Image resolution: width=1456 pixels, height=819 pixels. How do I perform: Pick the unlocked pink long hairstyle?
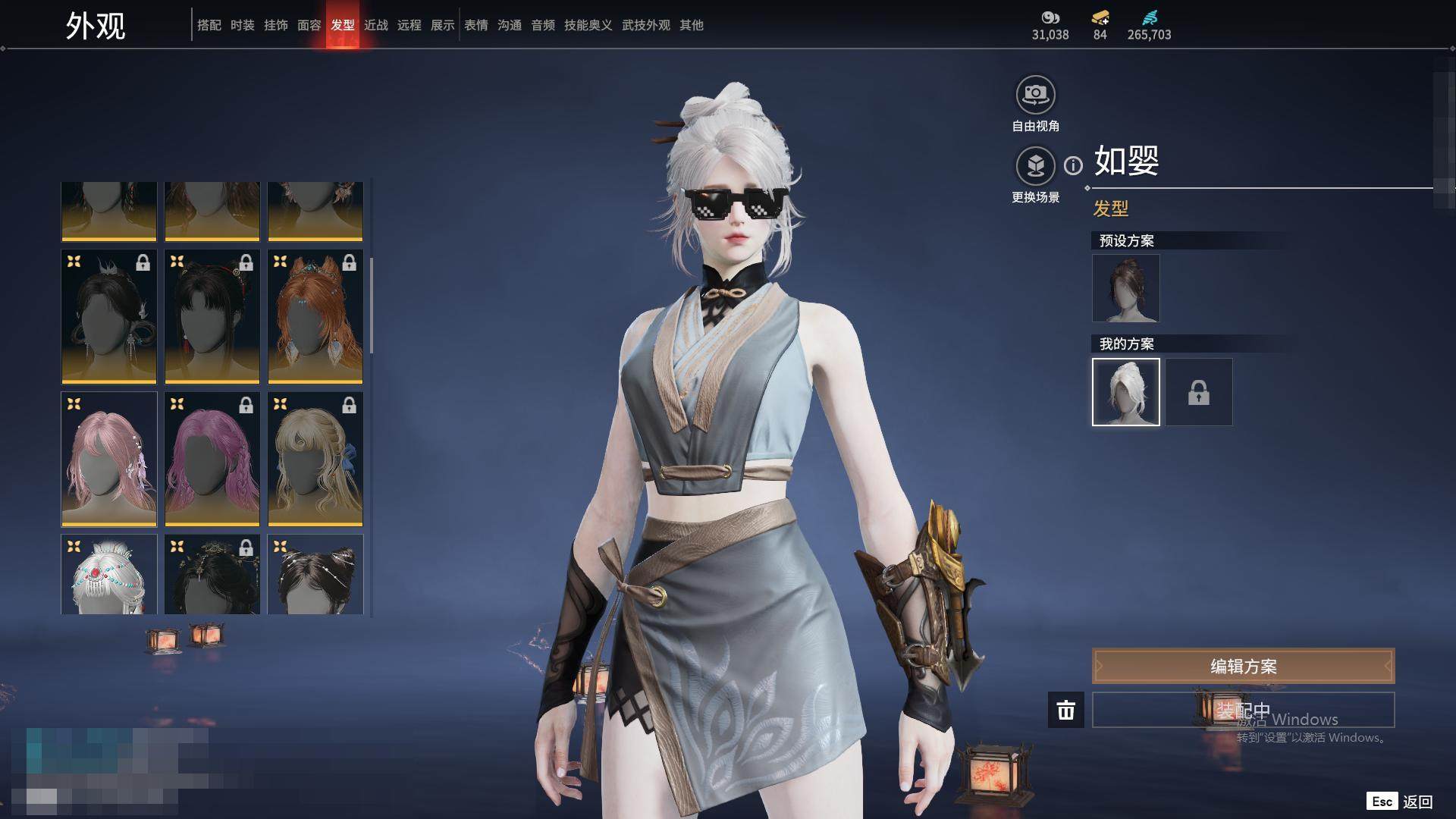coord(109,460)
